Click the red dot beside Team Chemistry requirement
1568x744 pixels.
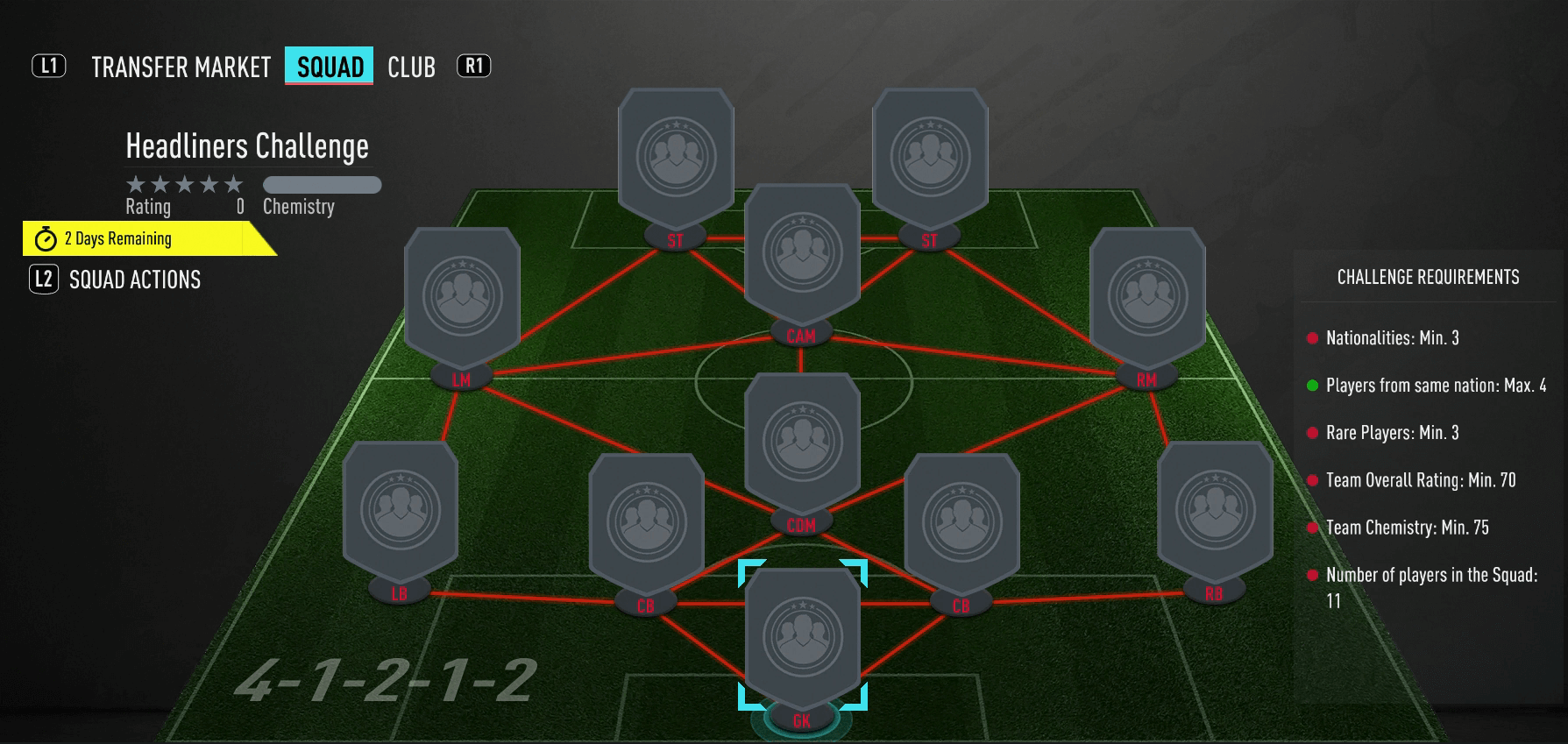(x=1310, y=528)
